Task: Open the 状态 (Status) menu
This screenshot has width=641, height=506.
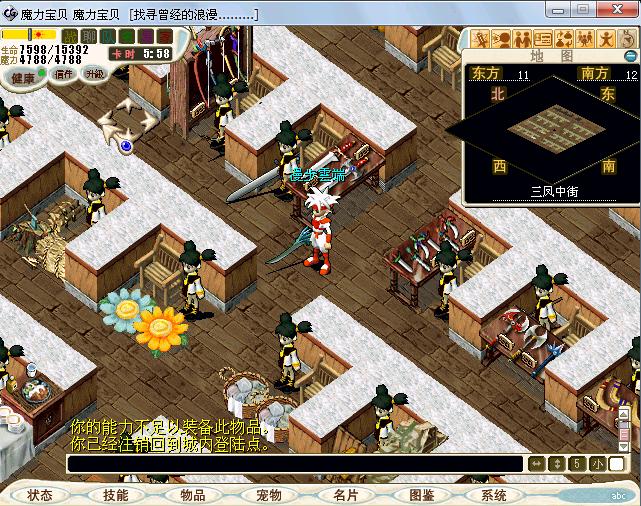Action: tap(41, 495)
